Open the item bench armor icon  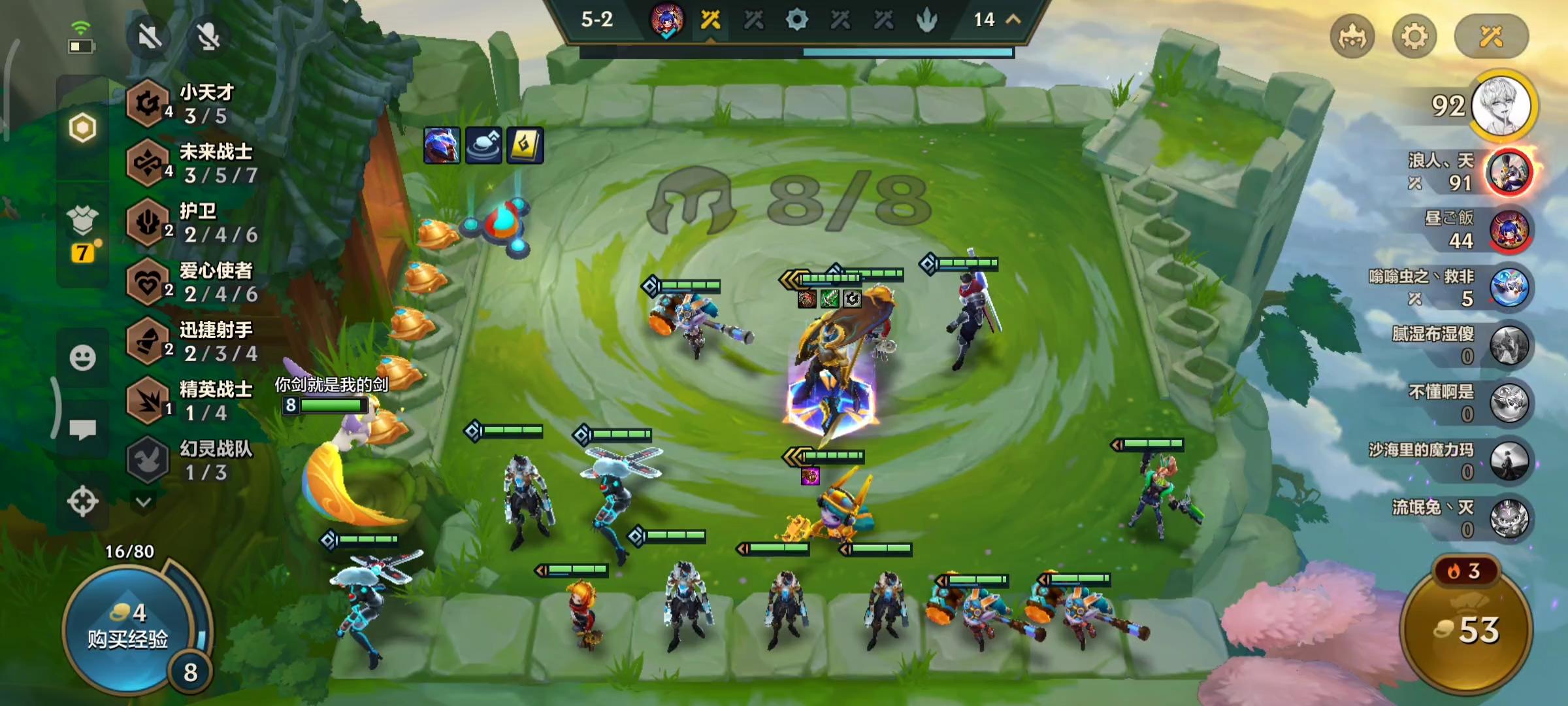(82, 222)
